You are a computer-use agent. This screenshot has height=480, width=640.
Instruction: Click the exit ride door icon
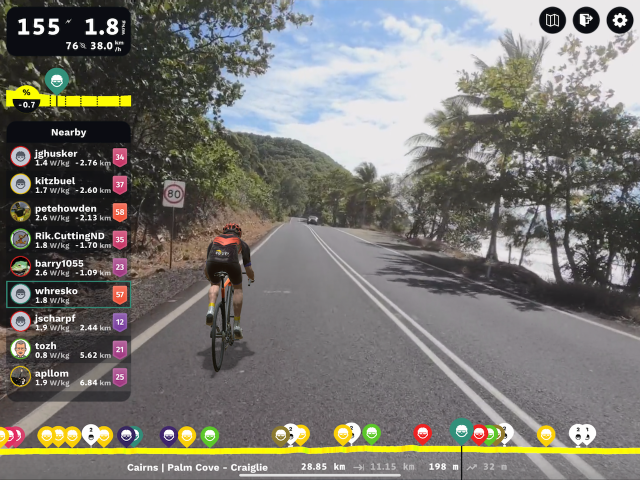586,20
